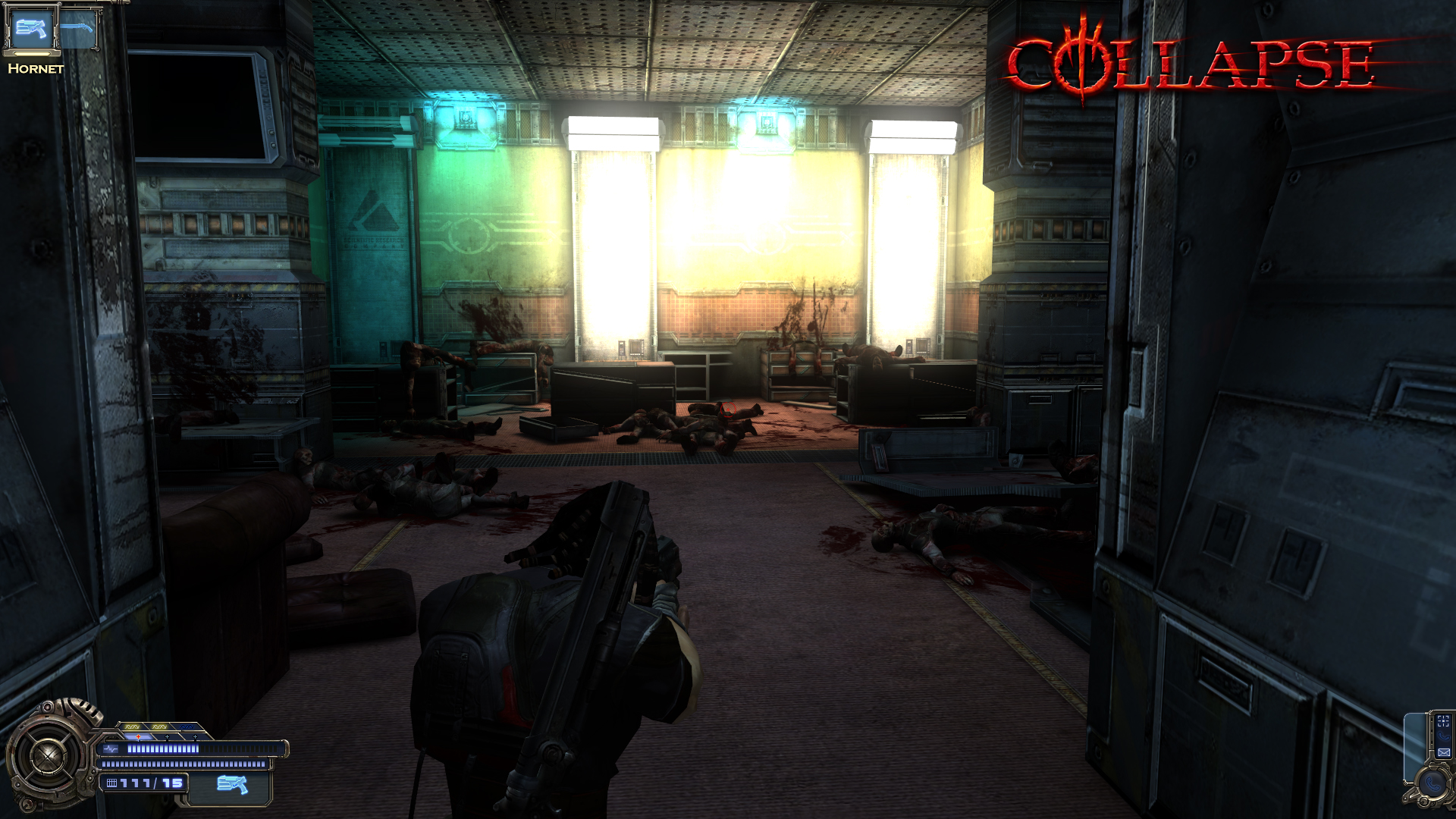Expand the middle plus upgrade slot
This screenshot has height=819, width=1456.
(167, 736)
